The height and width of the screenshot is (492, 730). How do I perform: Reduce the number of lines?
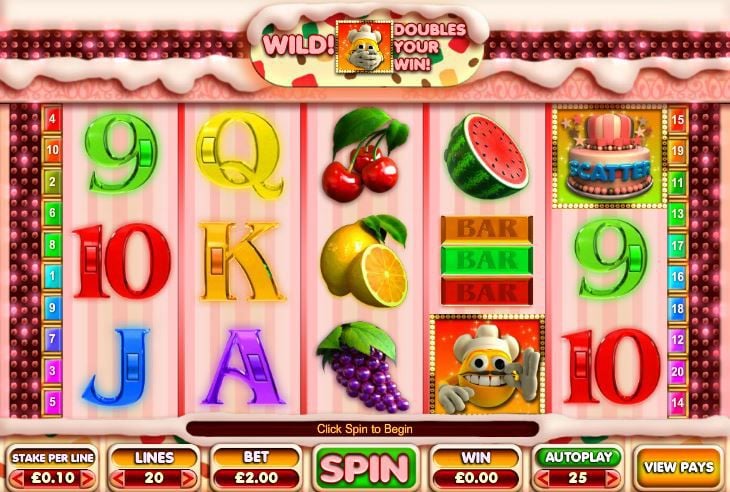[117, 479]
